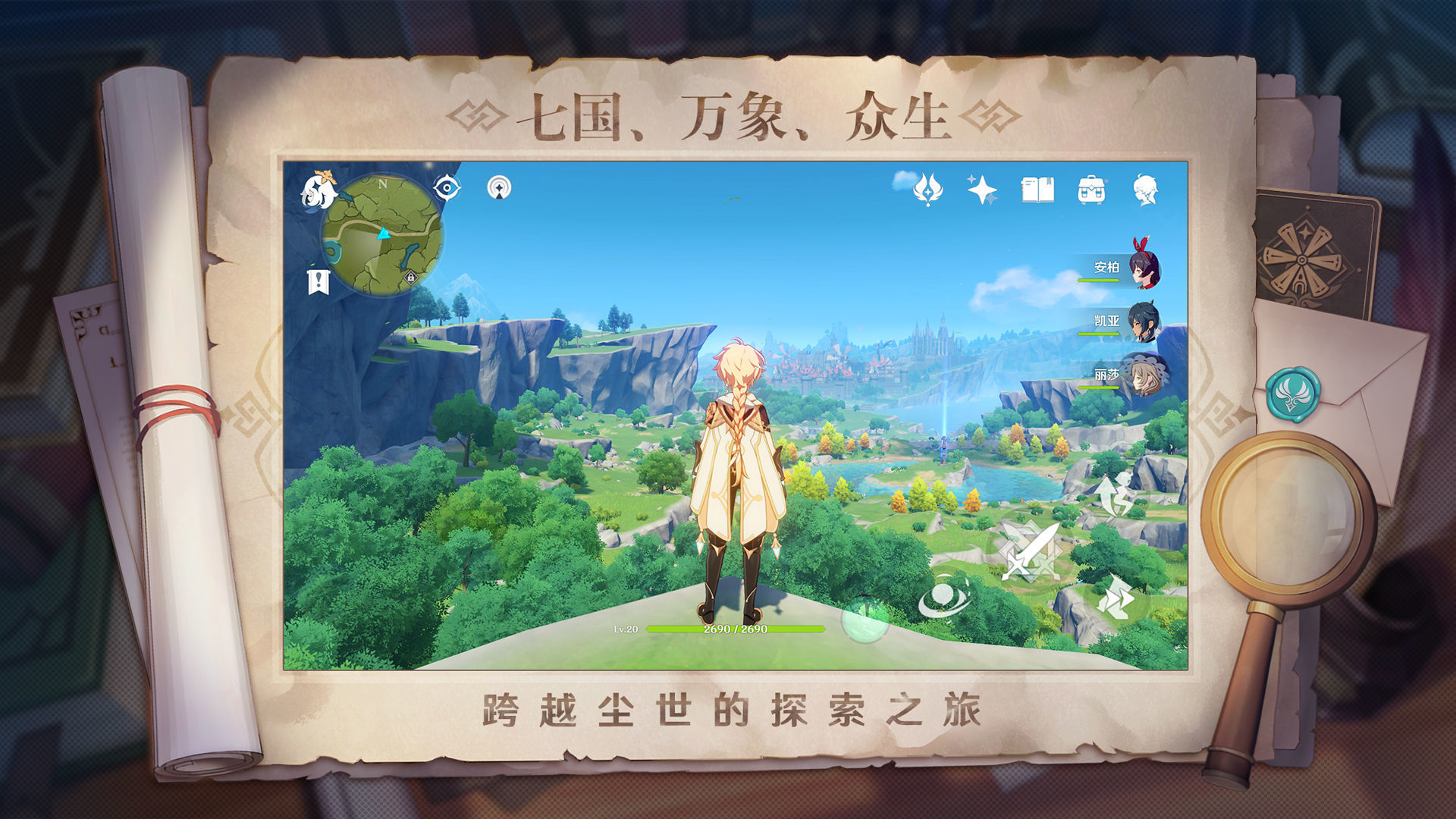Open the Character screen silhouette icon
Viewport: 1456px width, 819px height.
point(1147,190)
